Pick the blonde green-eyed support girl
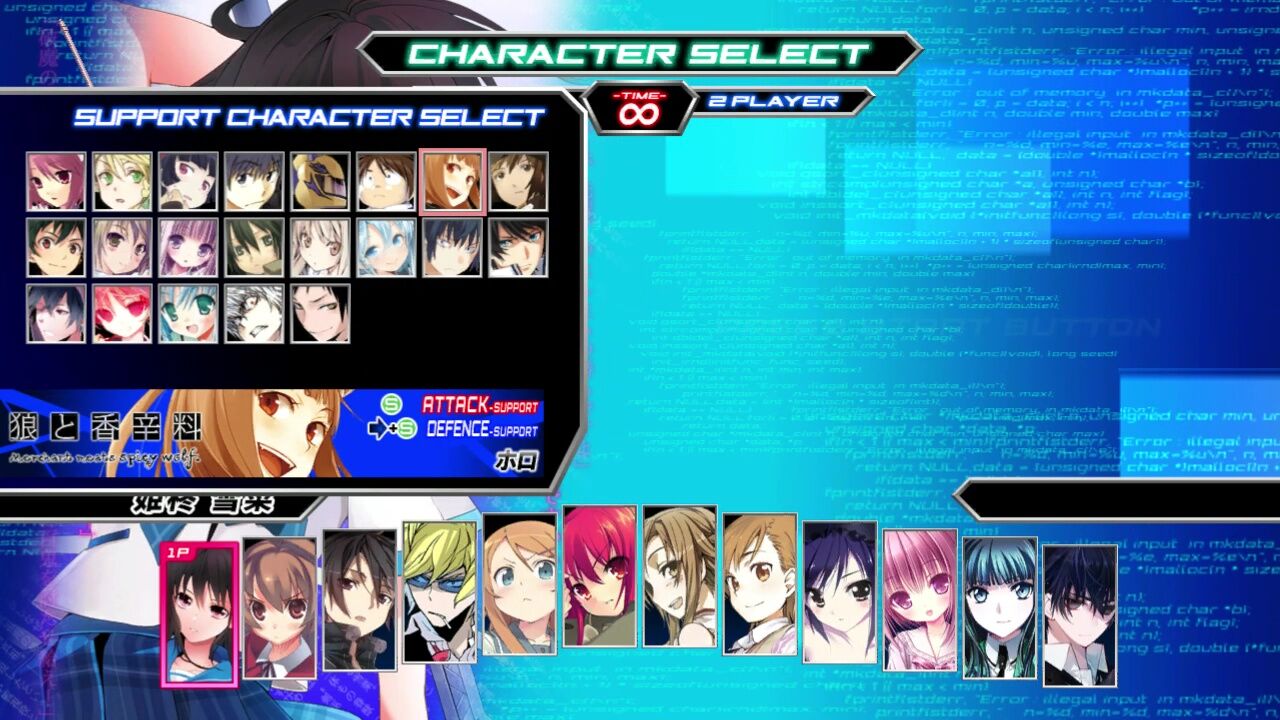The width and height of the screenshot is (1280, 720). [x=123, y=181]
